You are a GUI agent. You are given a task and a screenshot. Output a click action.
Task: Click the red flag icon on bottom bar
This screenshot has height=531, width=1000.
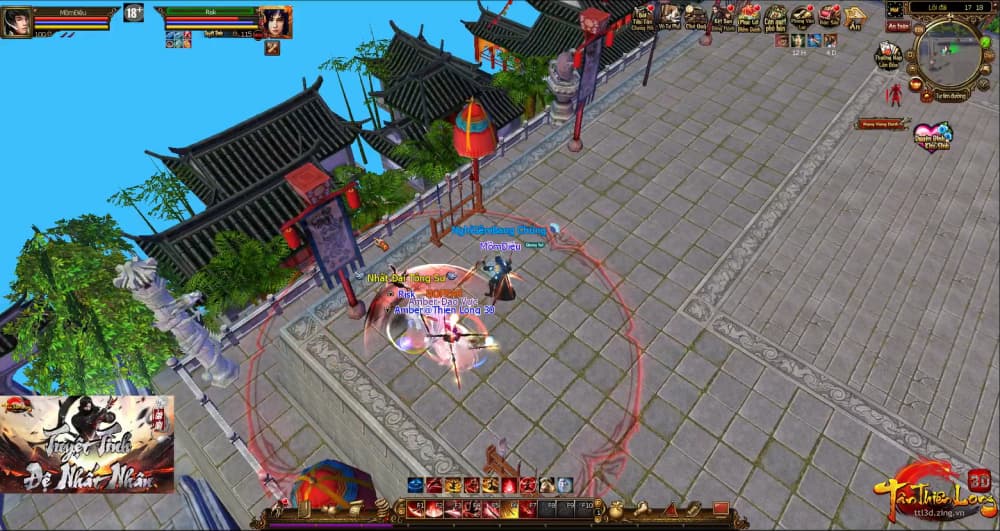pos(720,508)
